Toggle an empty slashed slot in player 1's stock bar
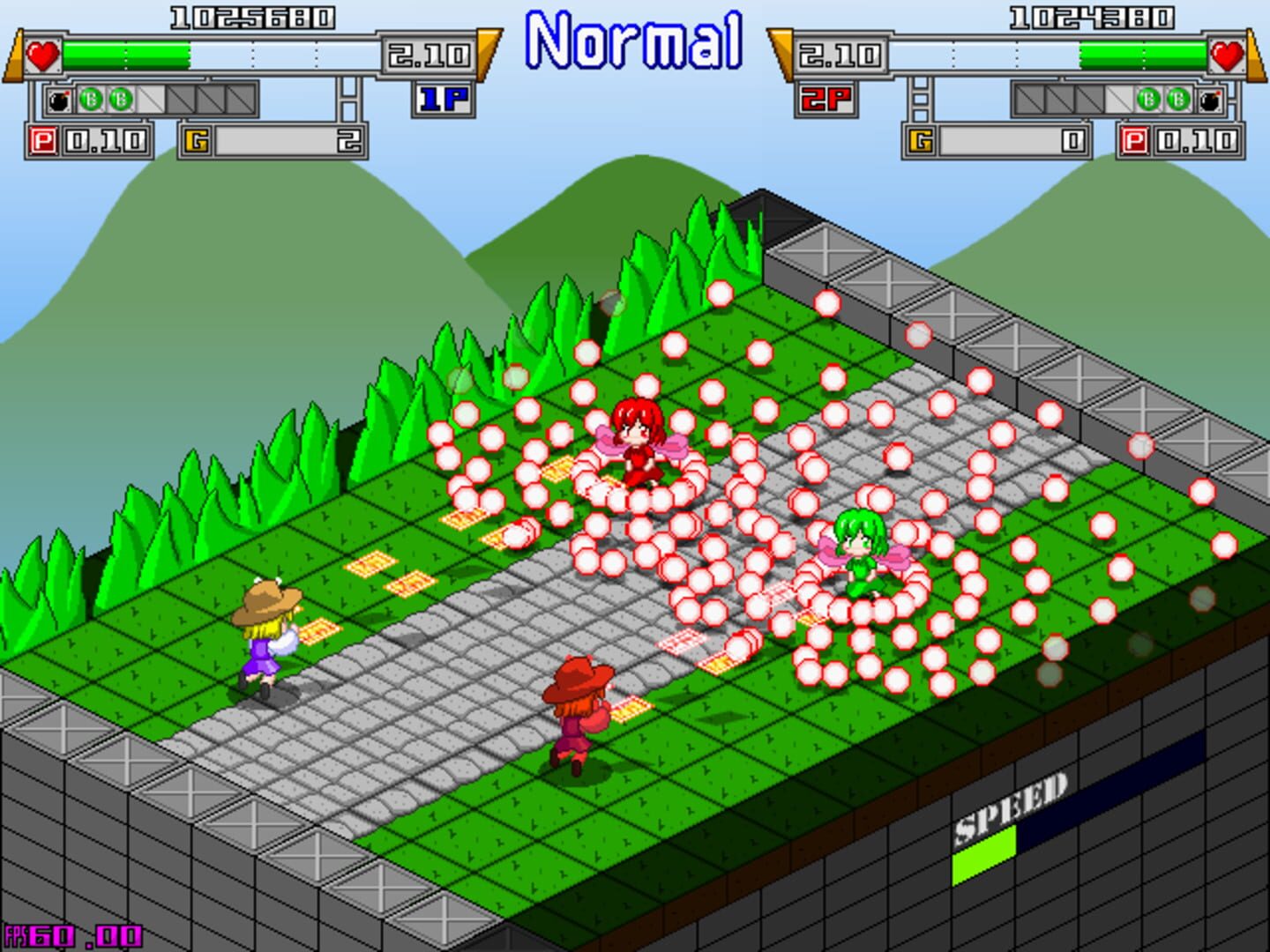This screenshot has width=1270, height=952. [150, 100]
